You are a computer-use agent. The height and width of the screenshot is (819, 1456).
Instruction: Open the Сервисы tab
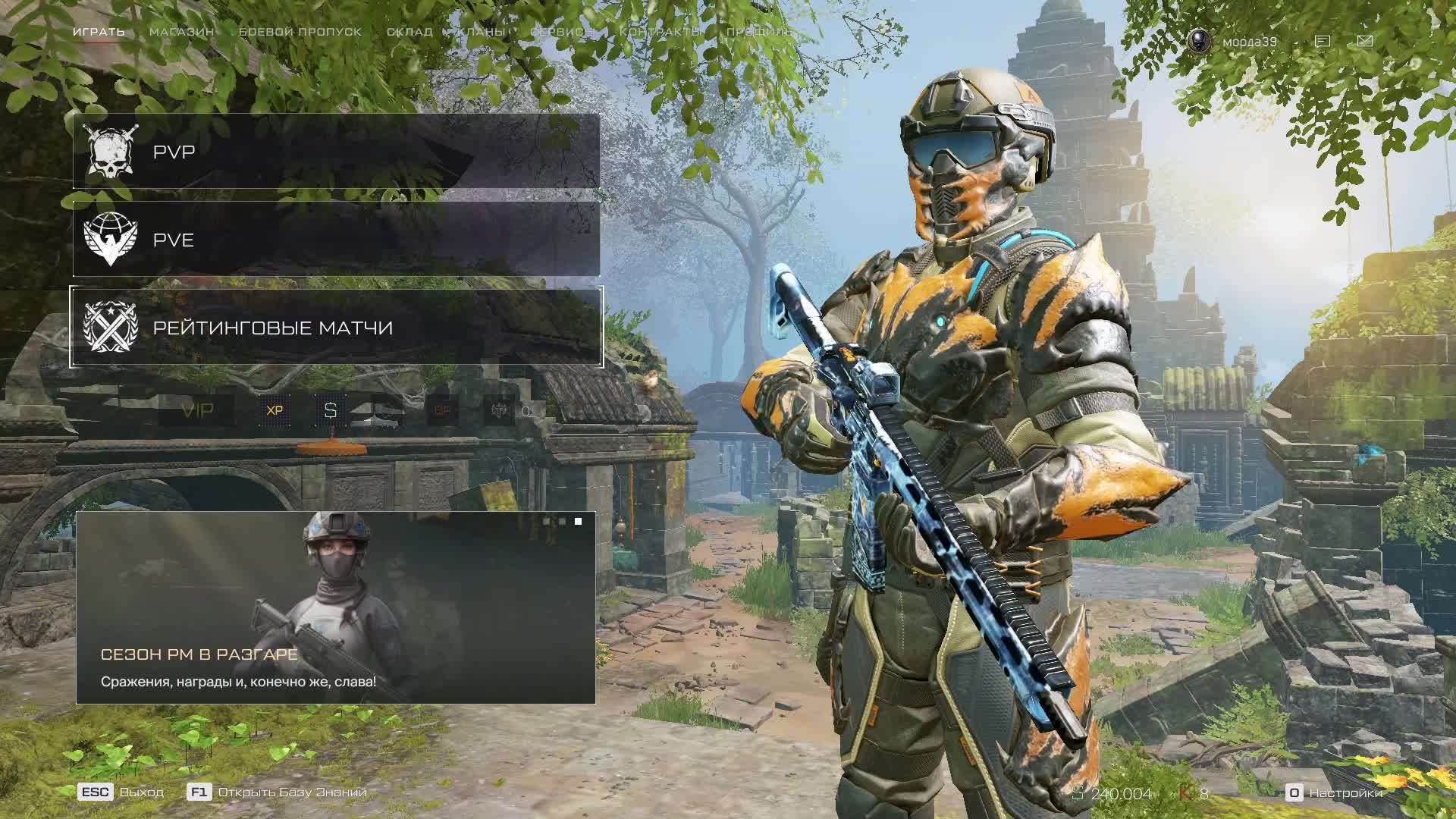562,32
